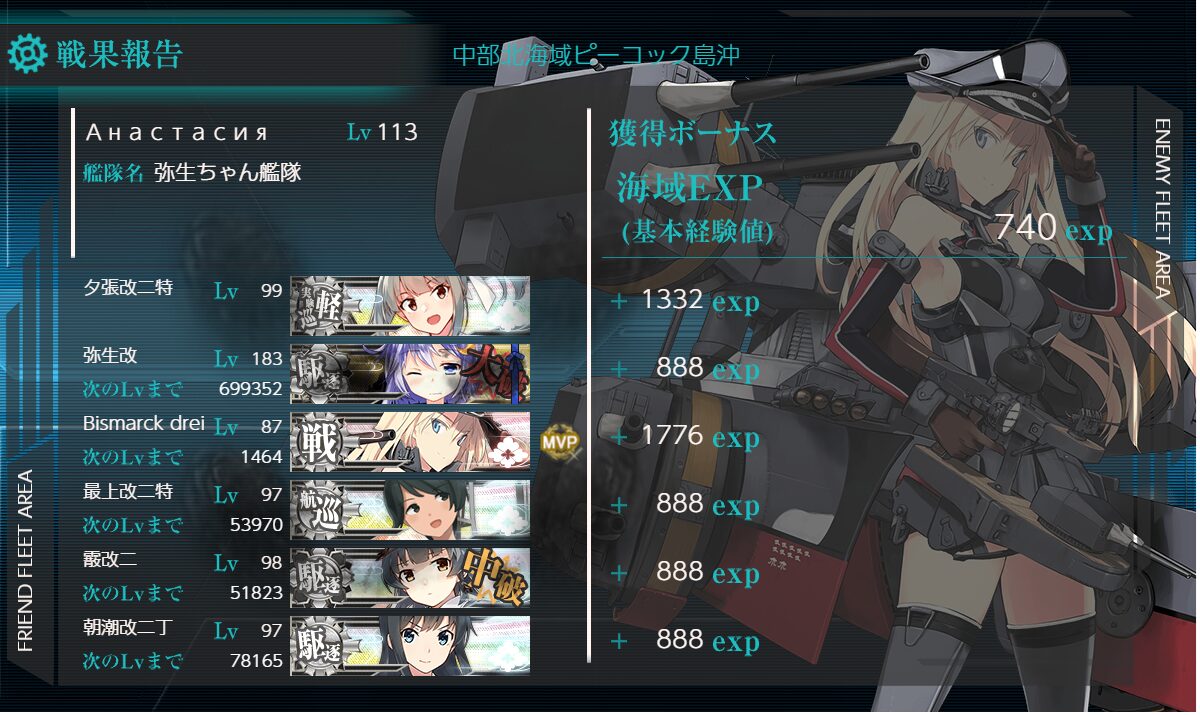Viewport: 1200px width, 715px height.
Task: Show the FRIEND FLEET AREA tab
Action: coord(27,560)
